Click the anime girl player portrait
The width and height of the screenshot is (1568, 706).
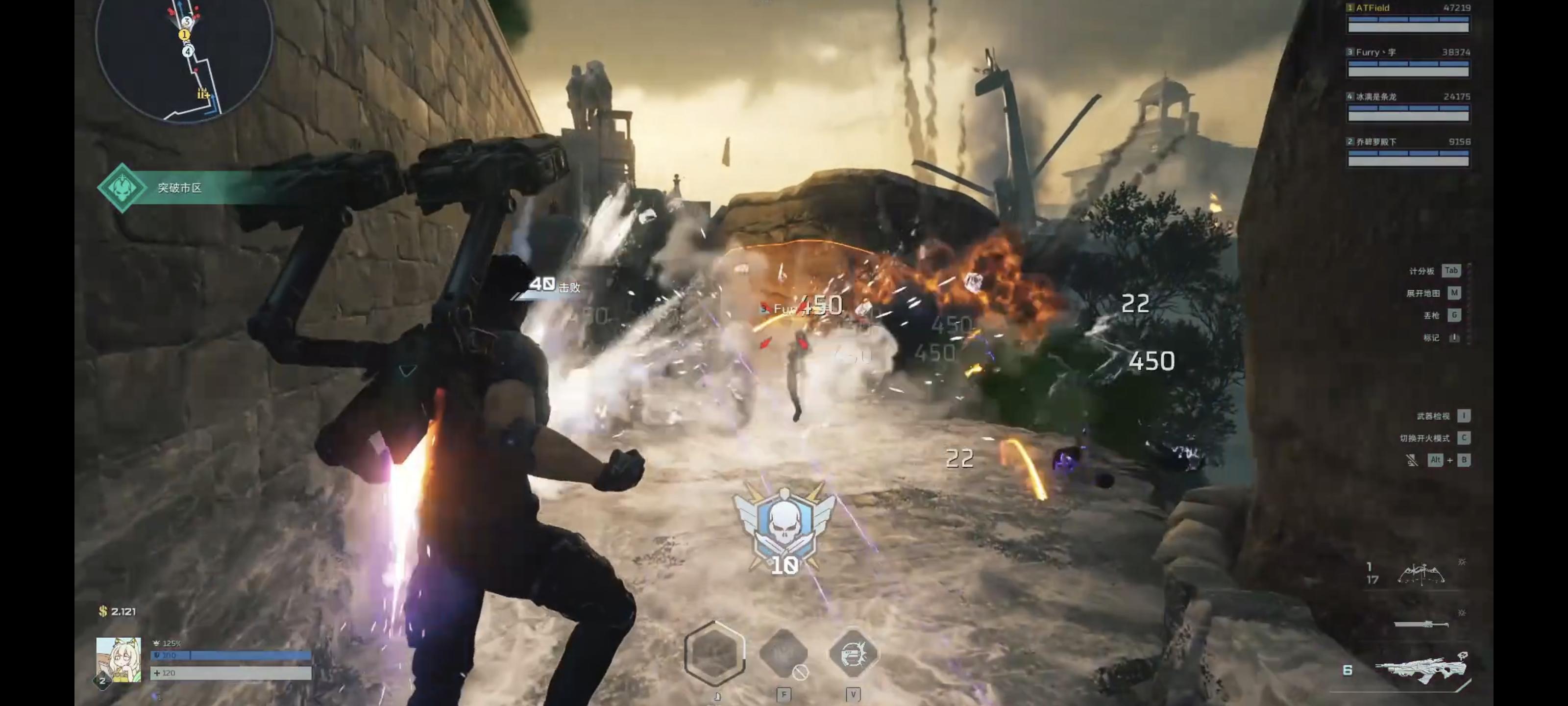pyautogui.click(x=119, y=660)
